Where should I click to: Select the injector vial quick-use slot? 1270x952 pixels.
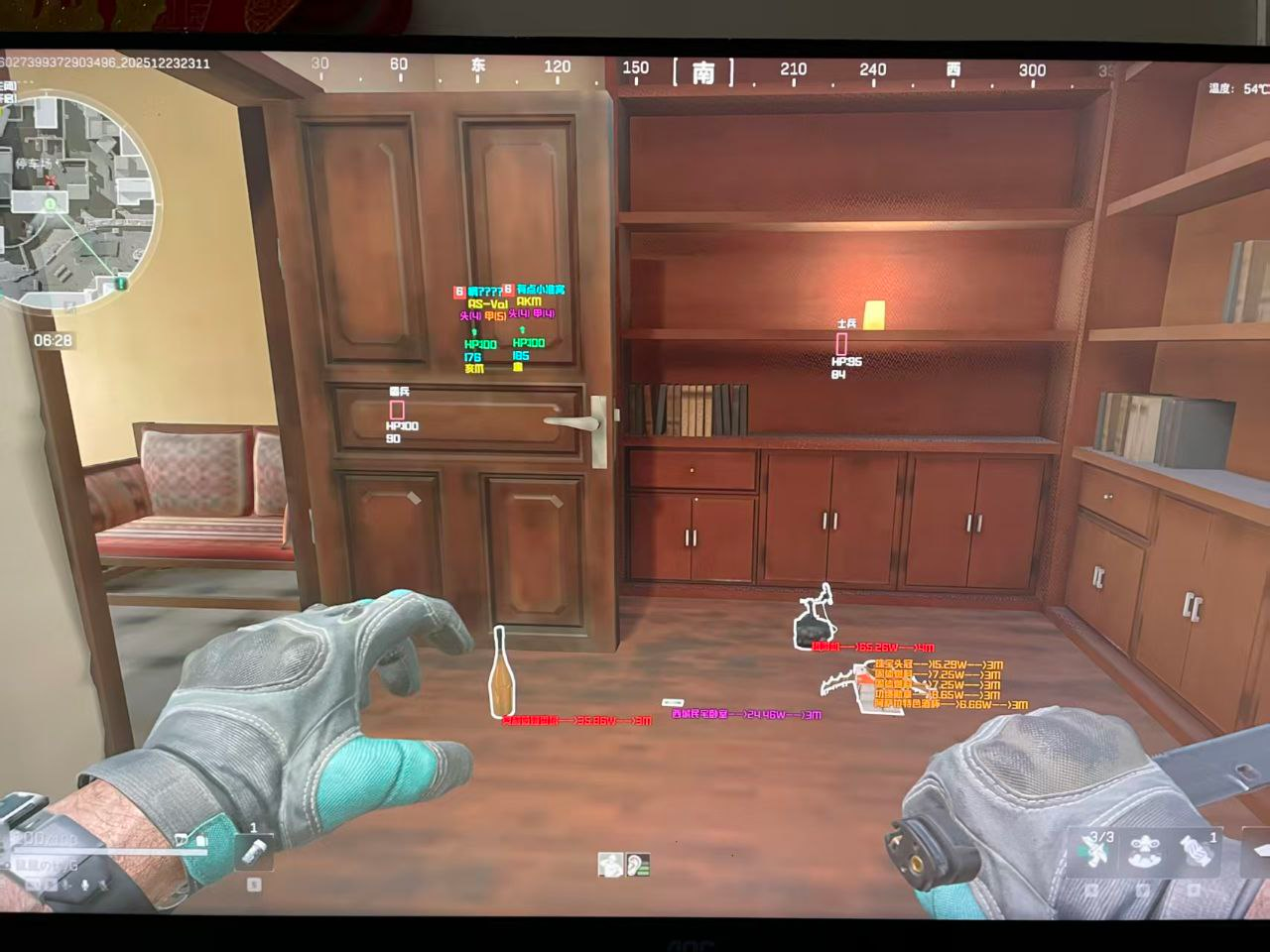(253, 852)
